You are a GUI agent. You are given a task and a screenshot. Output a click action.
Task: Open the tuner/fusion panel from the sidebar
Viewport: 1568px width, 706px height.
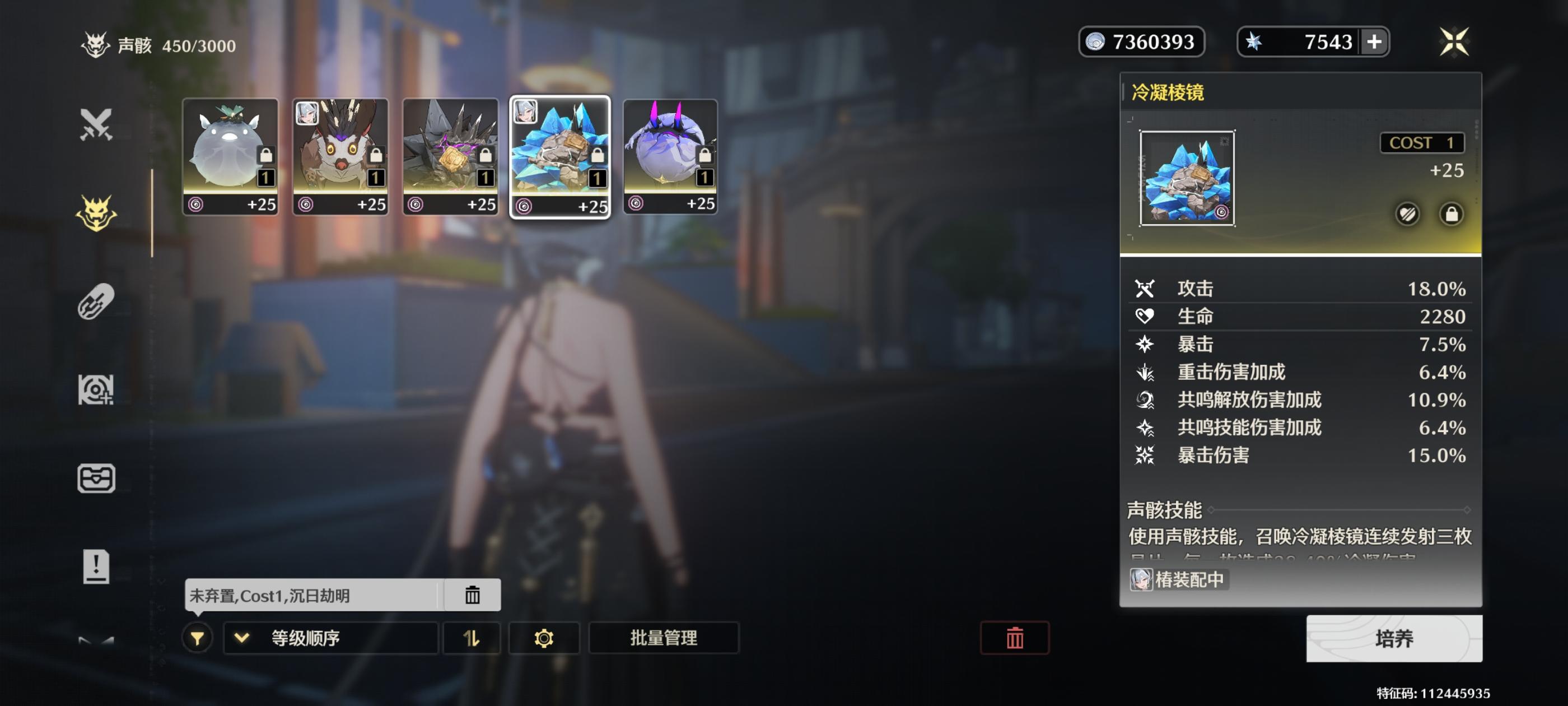tap(97, 303)
